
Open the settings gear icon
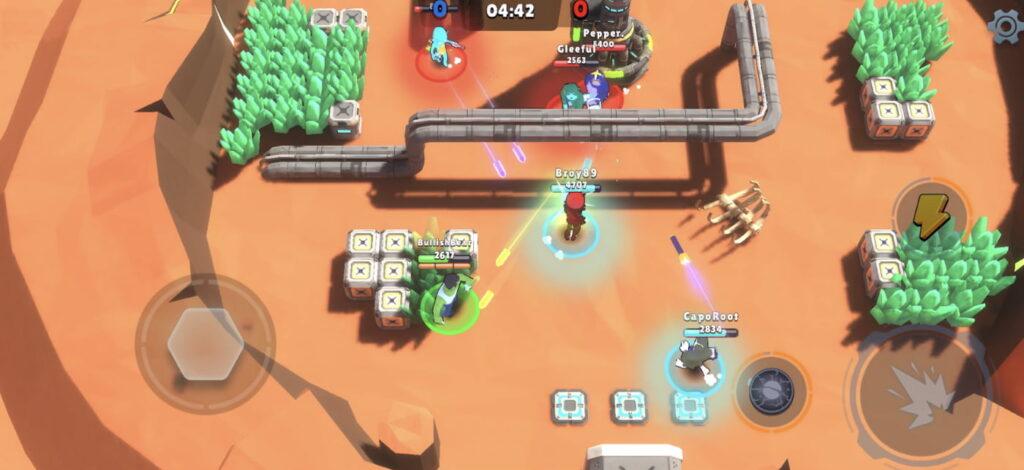tap(1006, 27)
